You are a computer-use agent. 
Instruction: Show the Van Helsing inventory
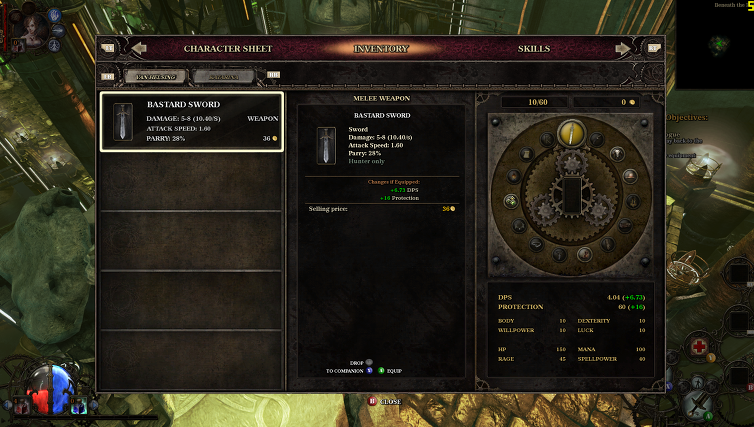(x=155, y=76)
